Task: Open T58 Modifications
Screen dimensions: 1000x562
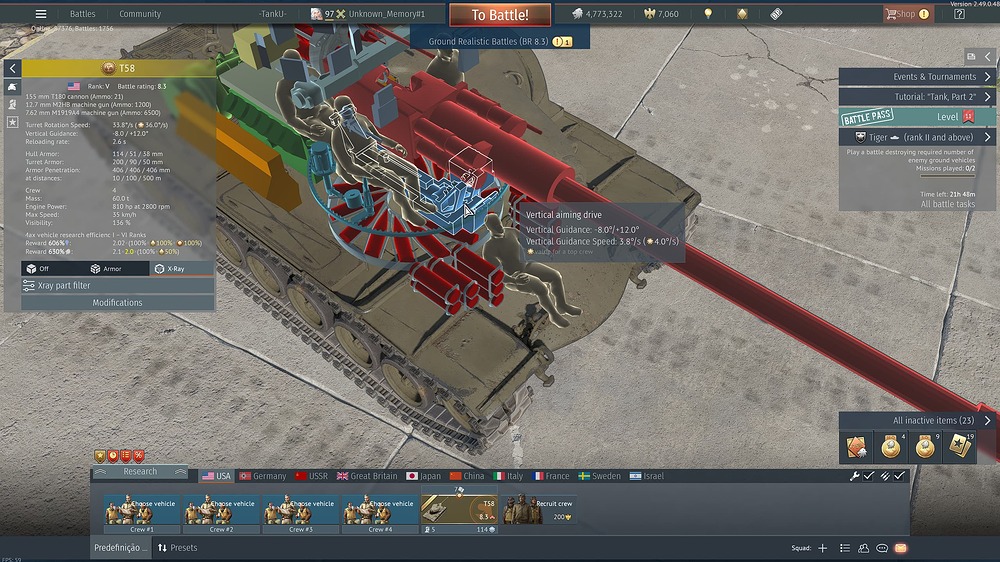Action: point(117,302)
